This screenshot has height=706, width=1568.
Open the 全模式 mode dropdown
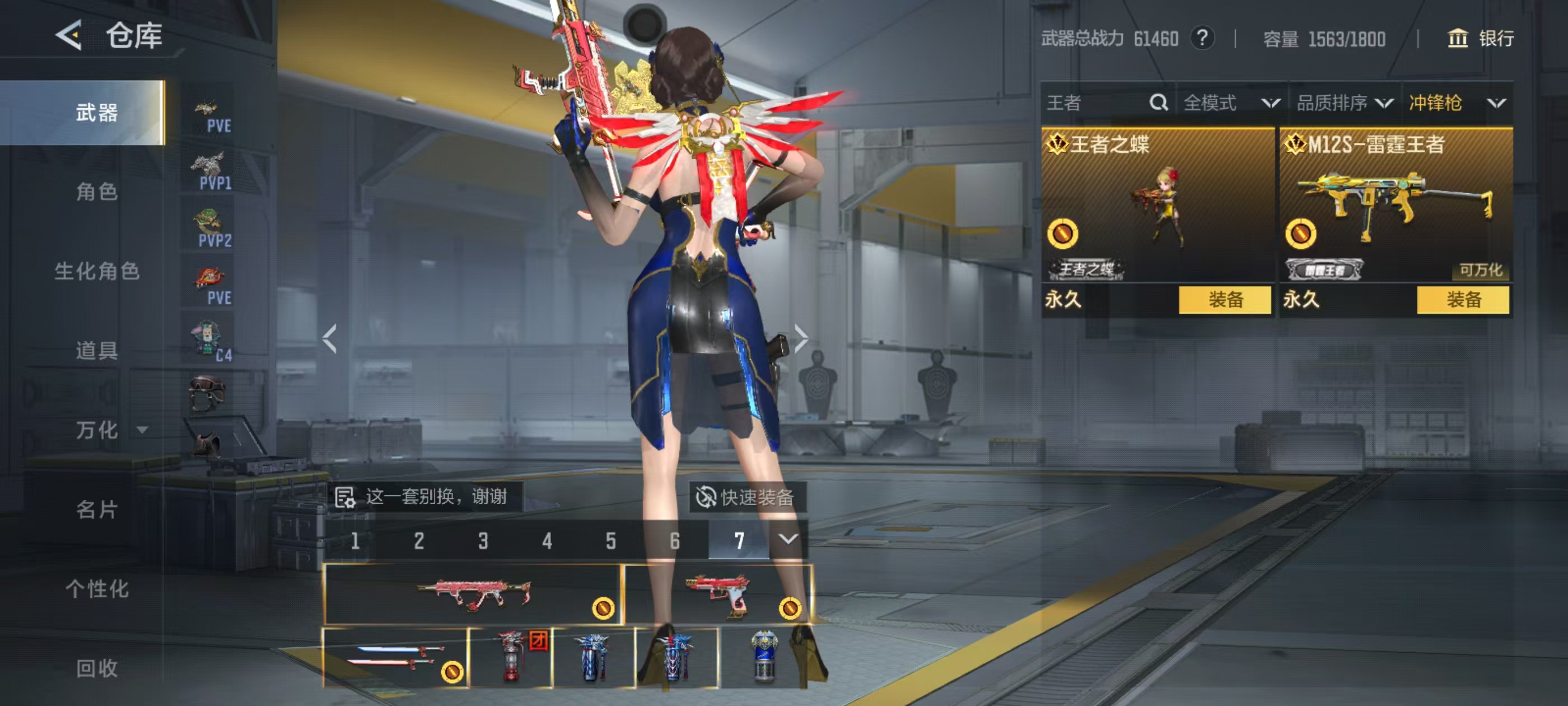[1231, 103]
